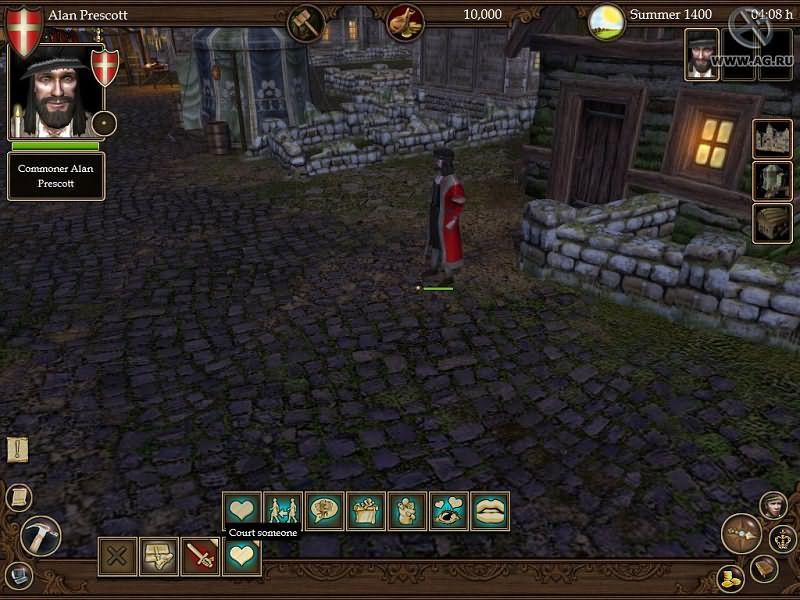Image resolution: width=800 pixels, height=600 pixels.
Task: Choose the two walking figures action
Action: [x=283, y=510]
